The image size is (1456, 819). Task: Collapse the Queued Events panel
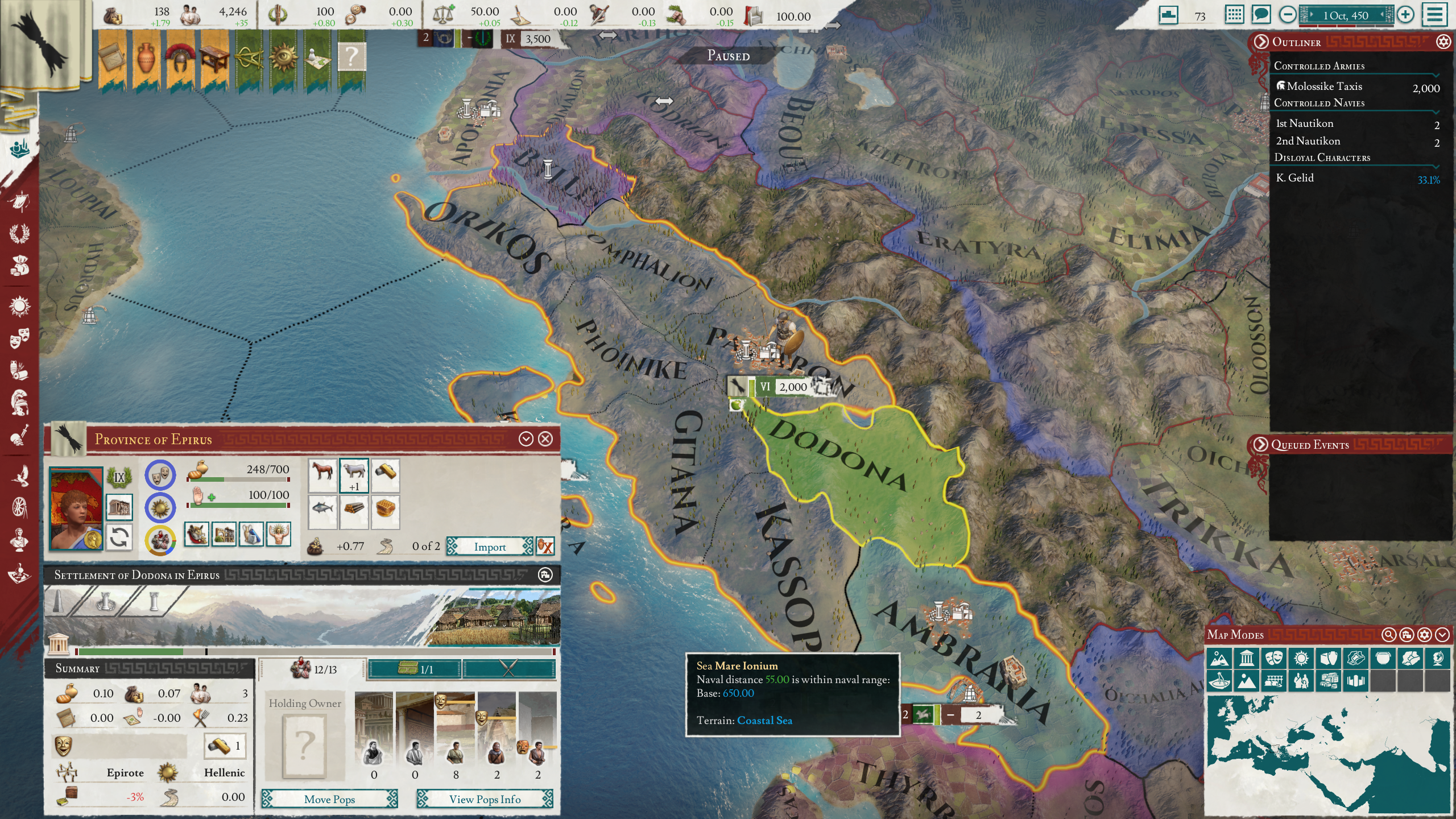click(x=1260, y=444)
